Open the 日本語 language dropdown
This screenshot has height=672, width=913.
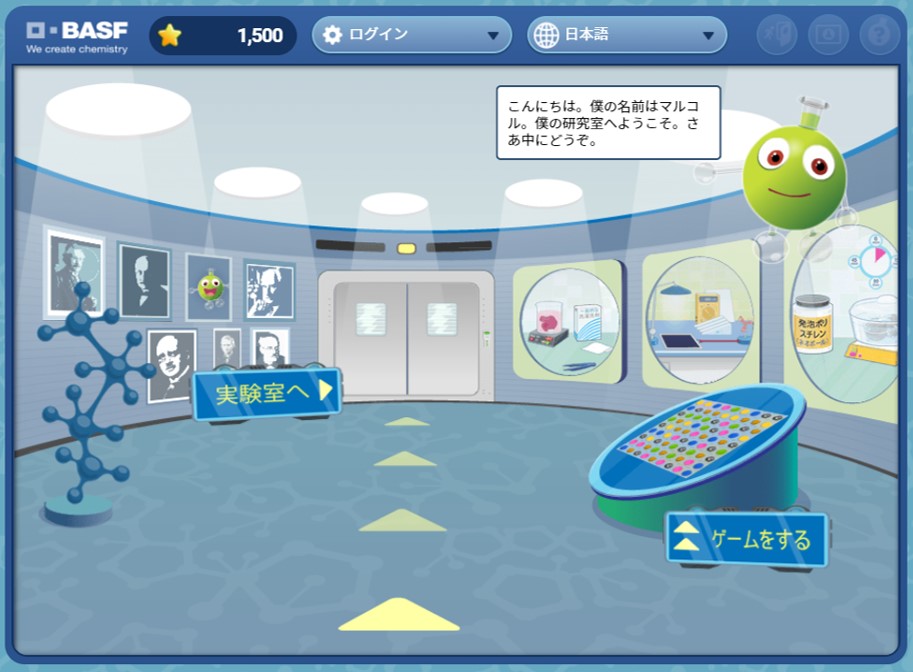tap(627, 36)
